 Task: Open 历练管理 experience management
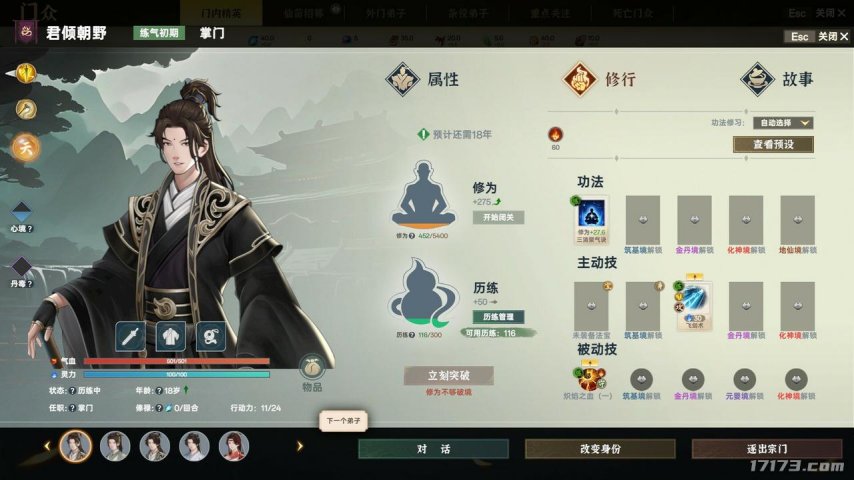click(498, 317)
